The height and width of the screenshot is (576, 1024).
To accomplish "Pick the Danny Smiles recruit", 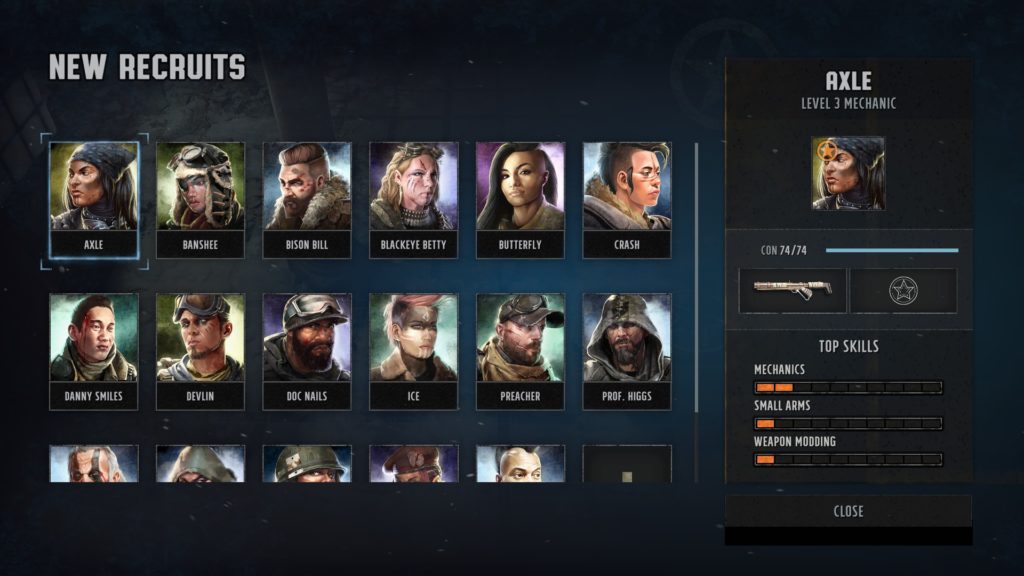I will (94, 350).
